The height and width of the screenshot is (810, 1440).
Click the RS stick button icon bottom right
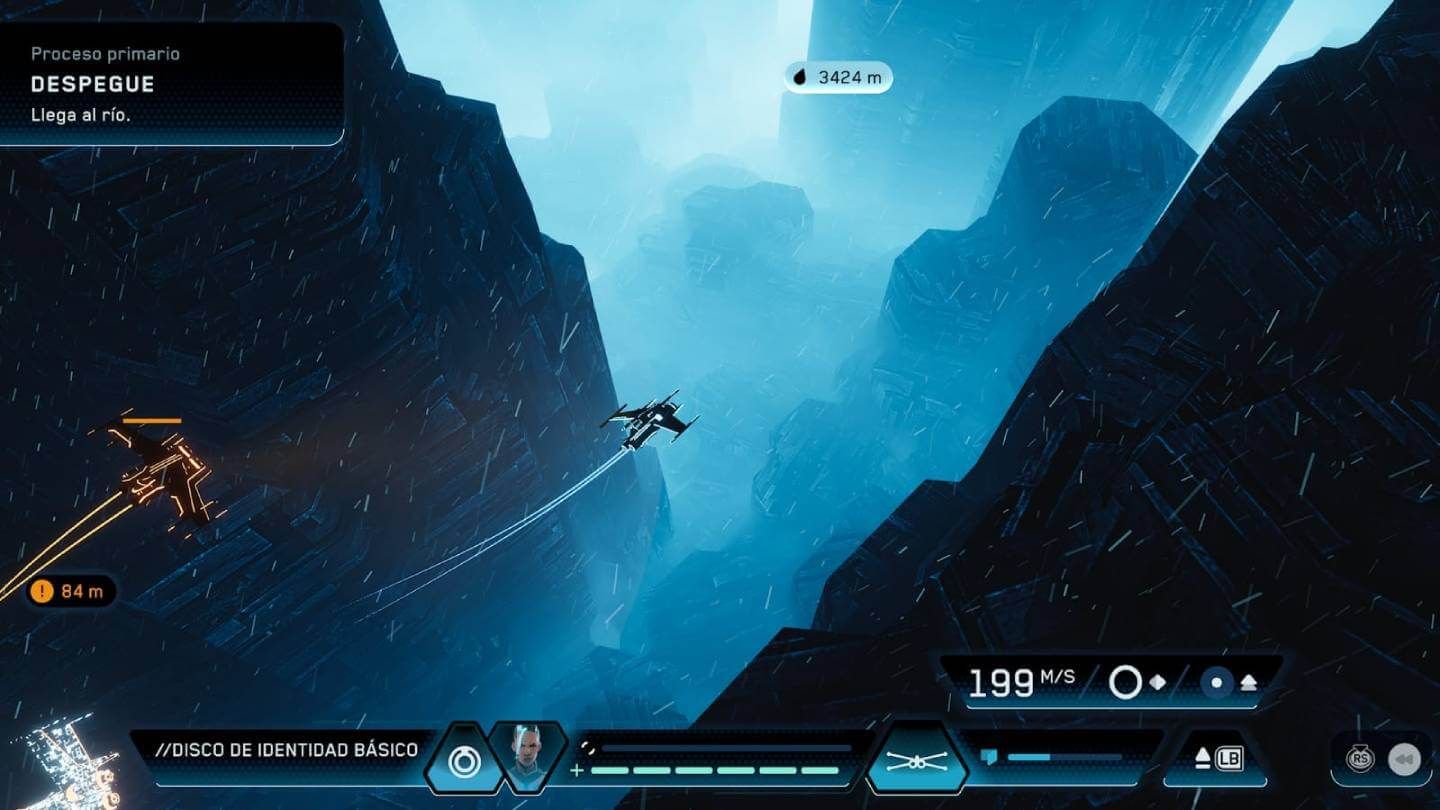click(x=1362, y=759)
